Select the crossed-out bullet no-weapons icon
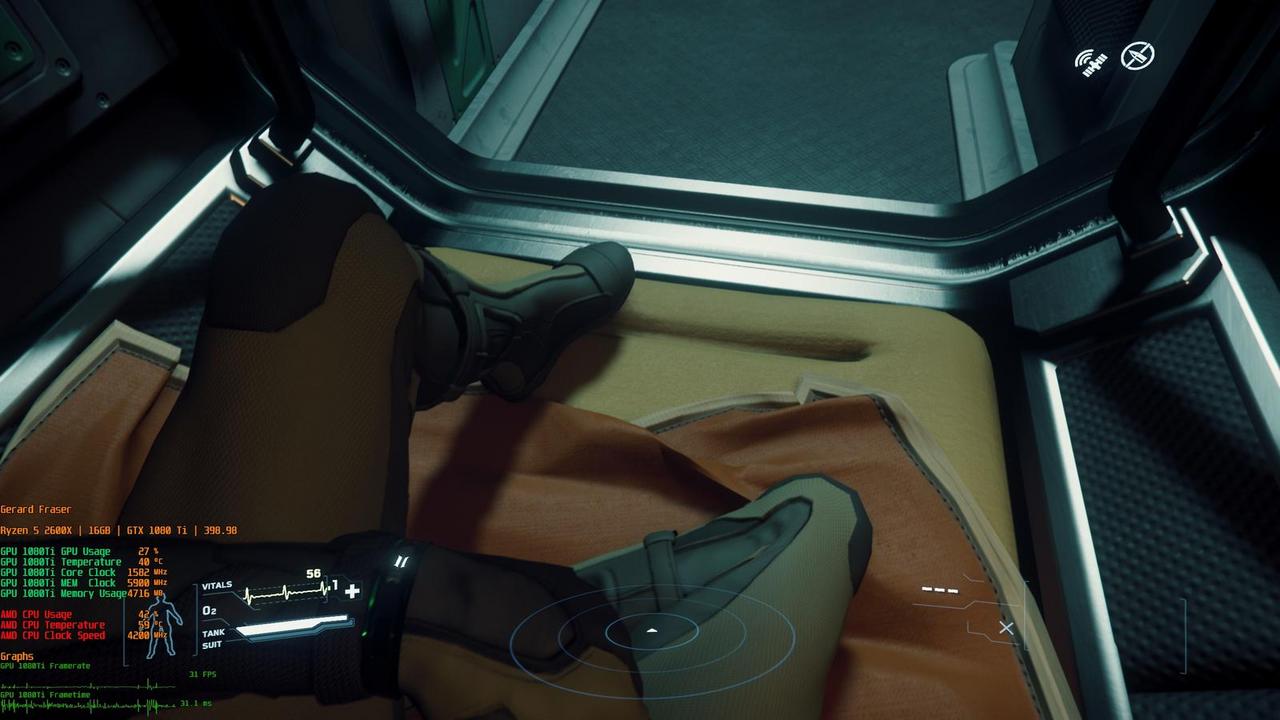The width and height of the screenshot is (1280, 720). (x=1137, y=56)
